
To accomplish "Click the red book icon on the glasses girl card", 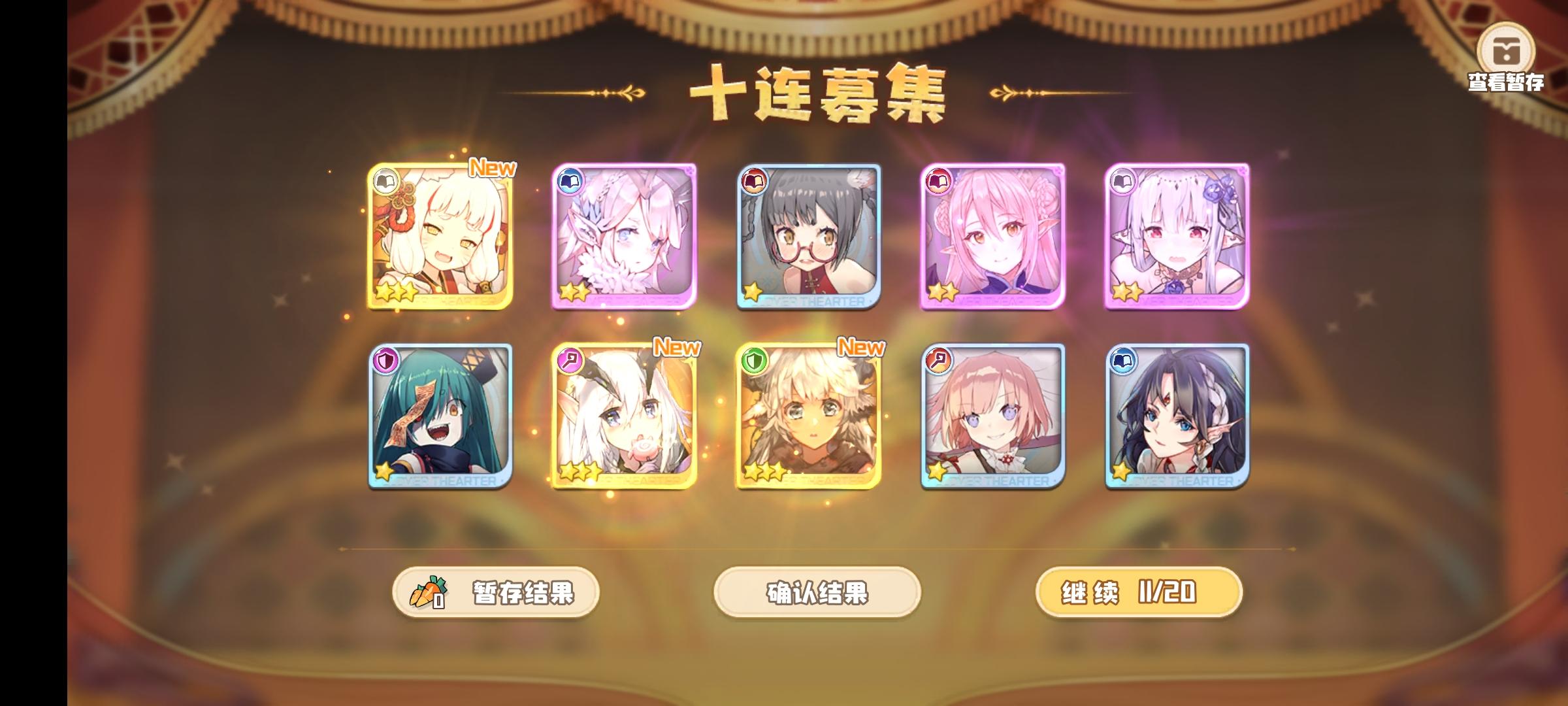I will point(755,182).
